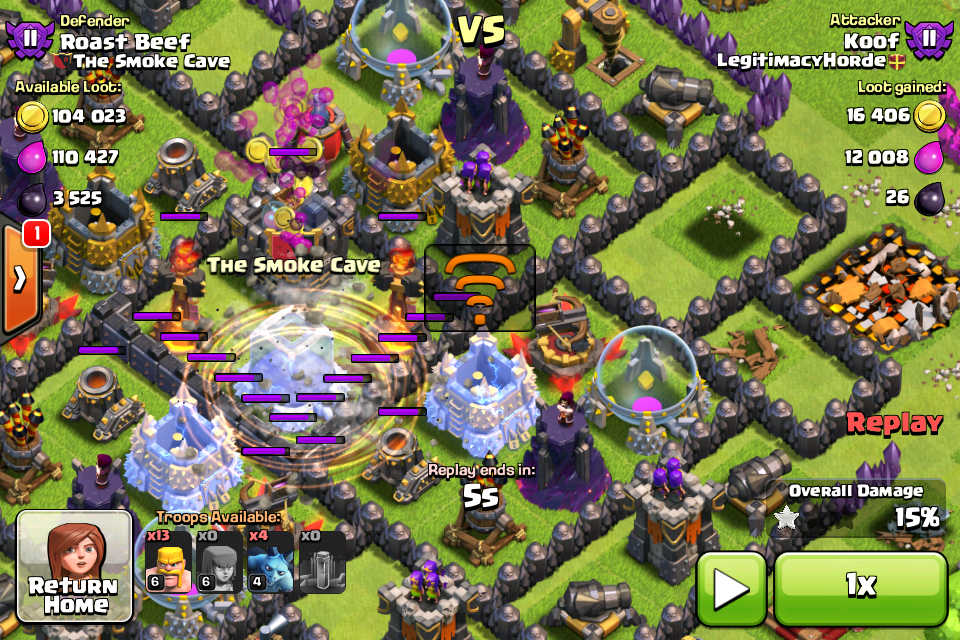
Task: View The Smoke Cave clan under defender
Action: coord(152,61)
